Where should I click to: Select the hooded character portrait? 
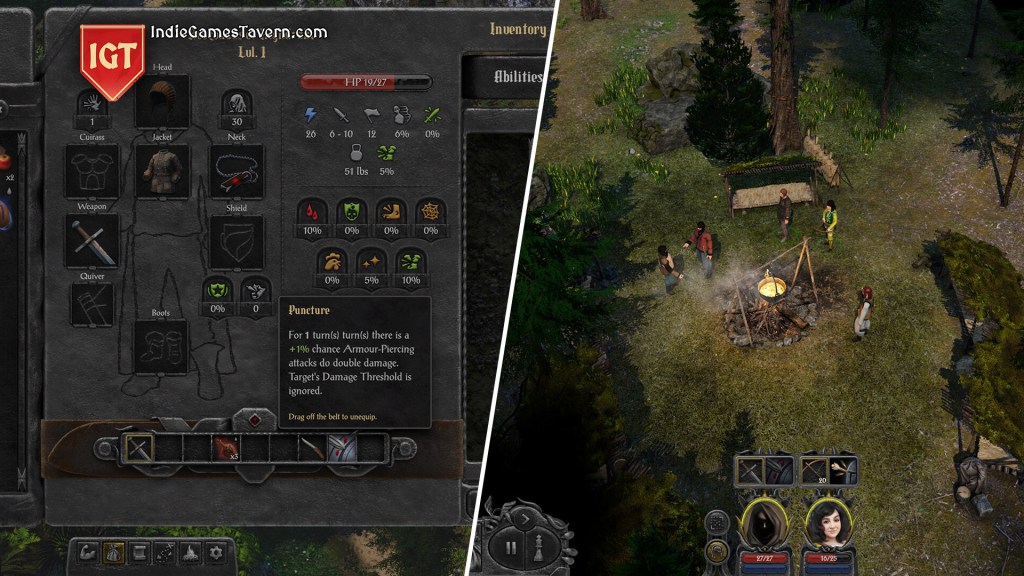coord(763,522)
